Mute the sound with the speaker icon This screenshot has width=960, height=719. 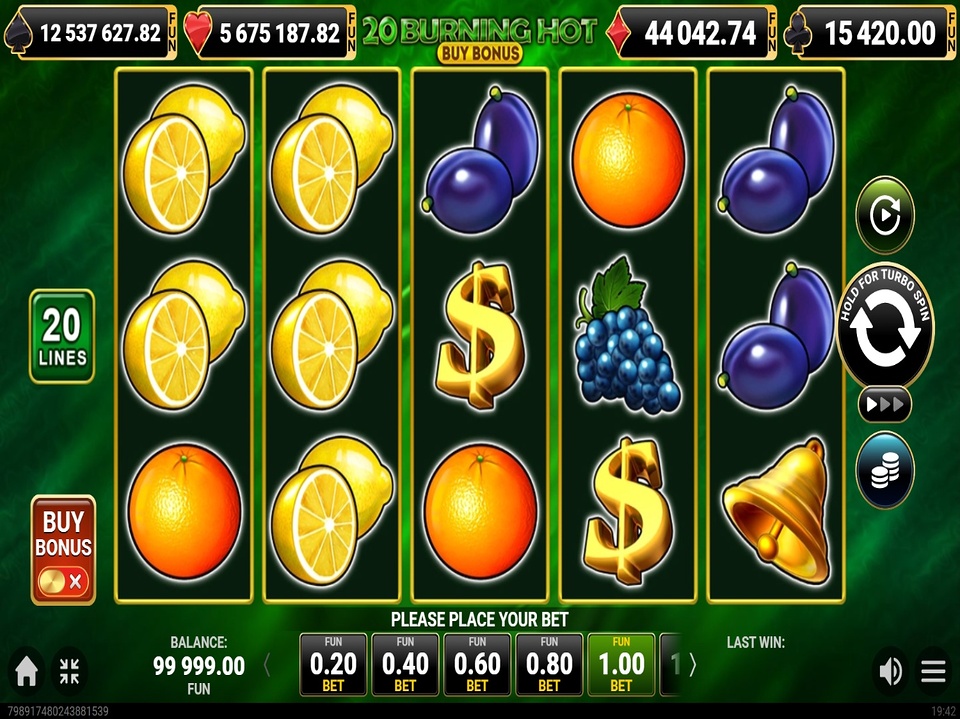point(889,672)
